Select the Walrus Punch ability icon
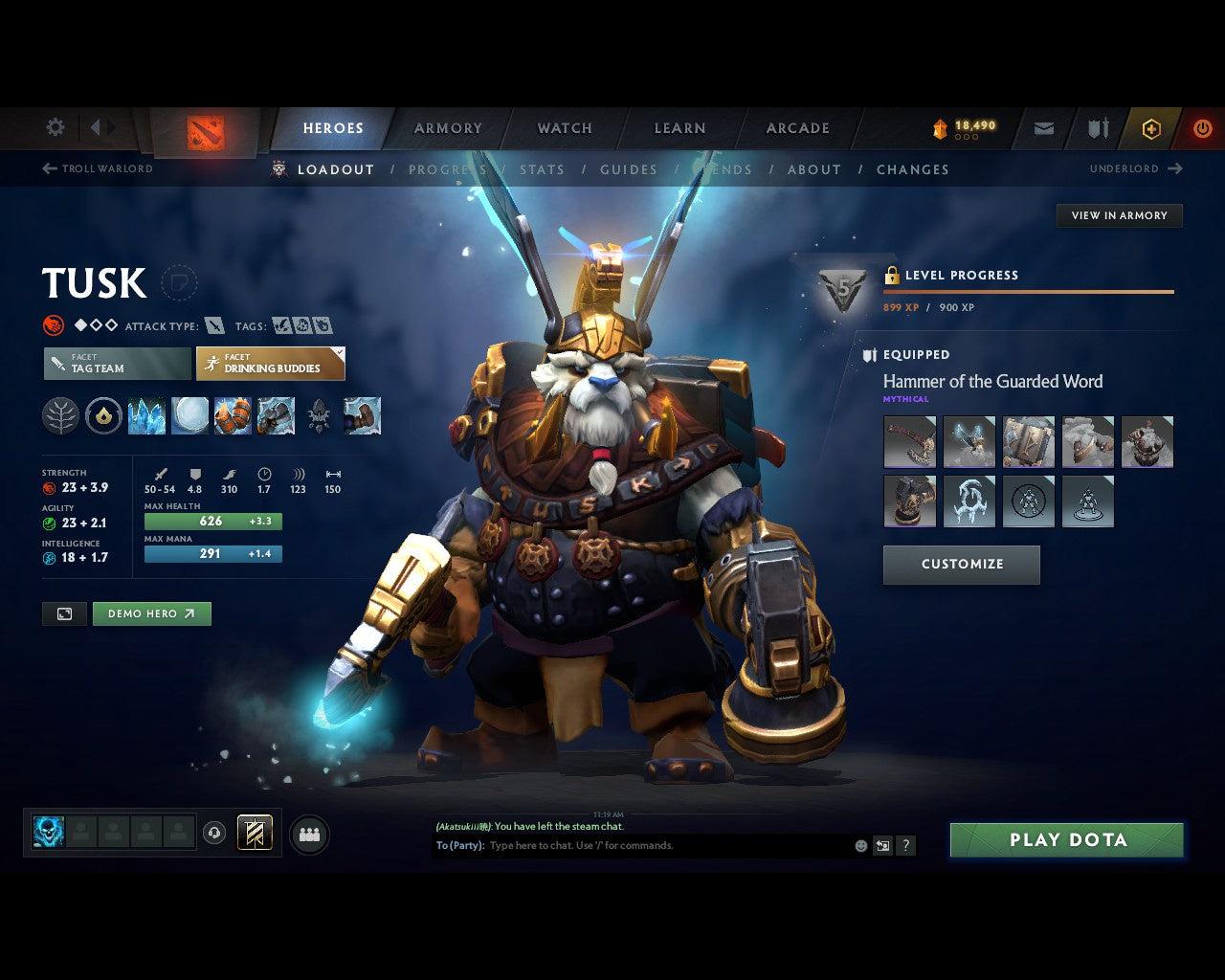The width and height of the screenshot is (1225, 980). pos(362,415)
